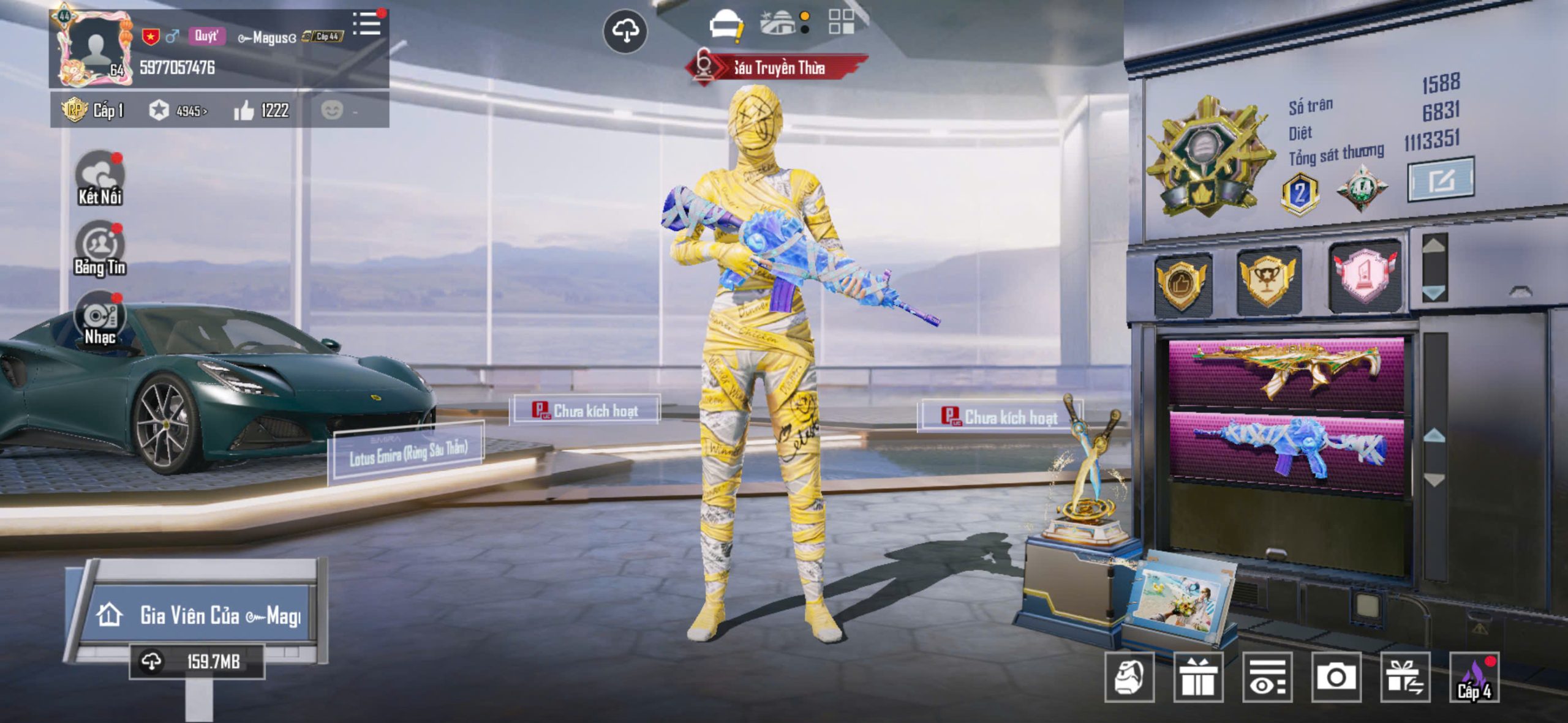Open the gift box icon
This screenshot has width=1568, height=723.
(x=1198, y=677)
